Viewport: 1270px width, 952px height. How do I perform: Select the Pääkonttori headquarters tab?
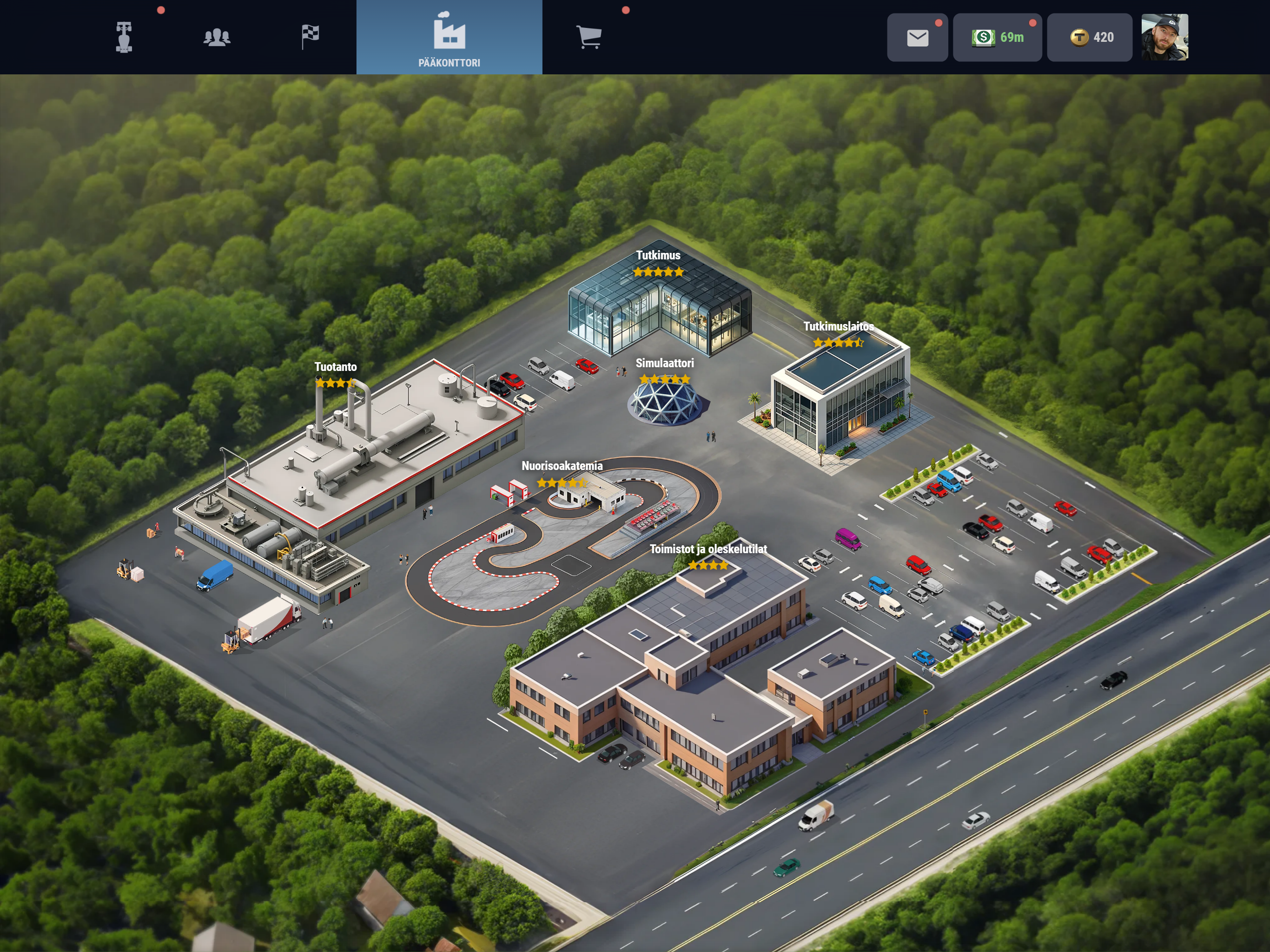pos(449,37)
